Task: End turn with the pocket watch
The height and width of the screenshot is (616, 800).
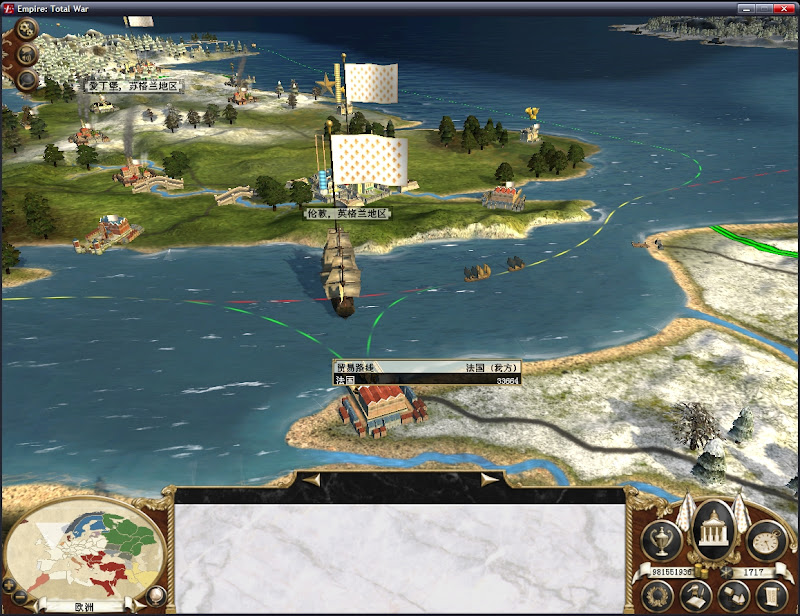Action: 767,540
